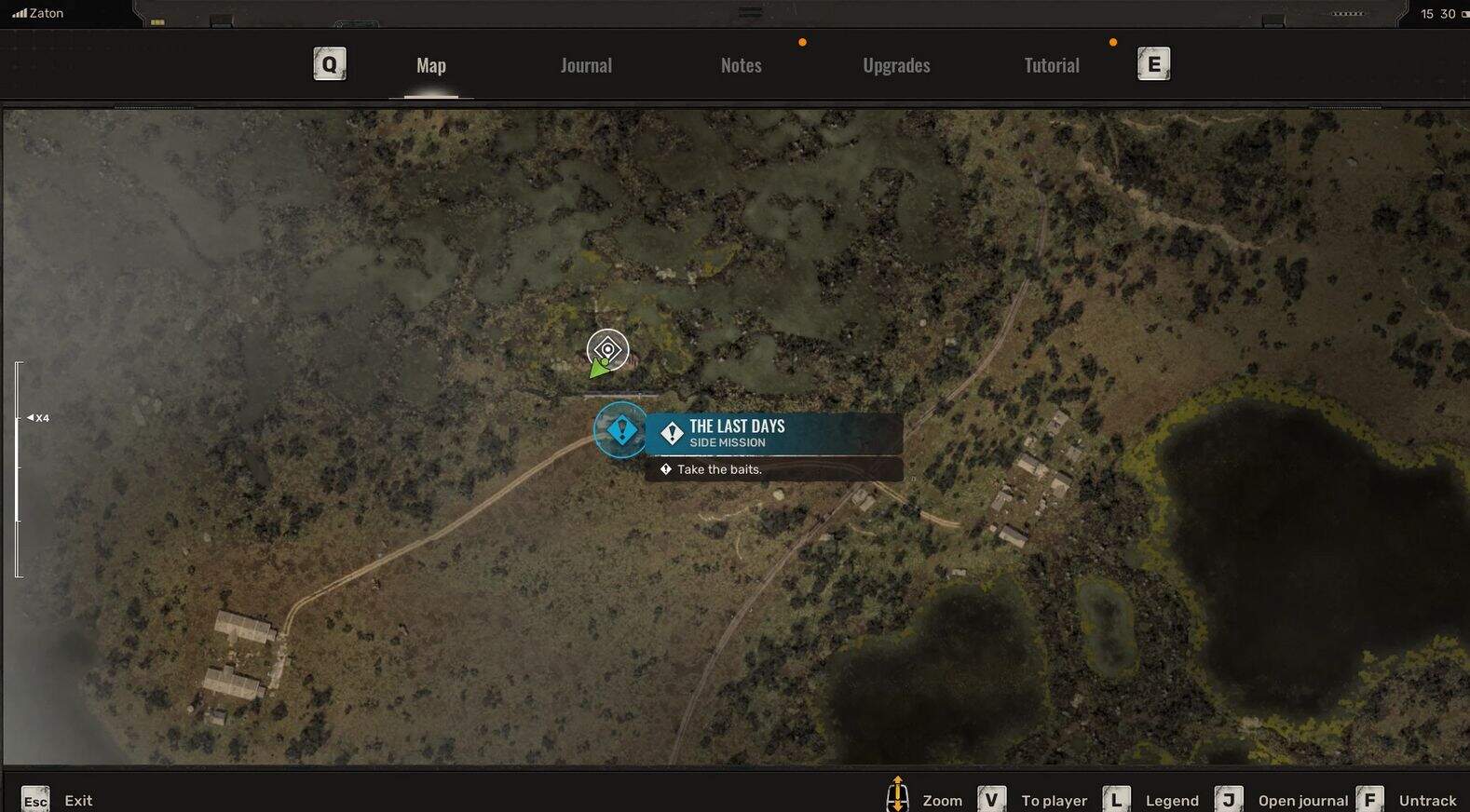
Task: Select the blue side mission map marker
Action: tap(620, 430)
